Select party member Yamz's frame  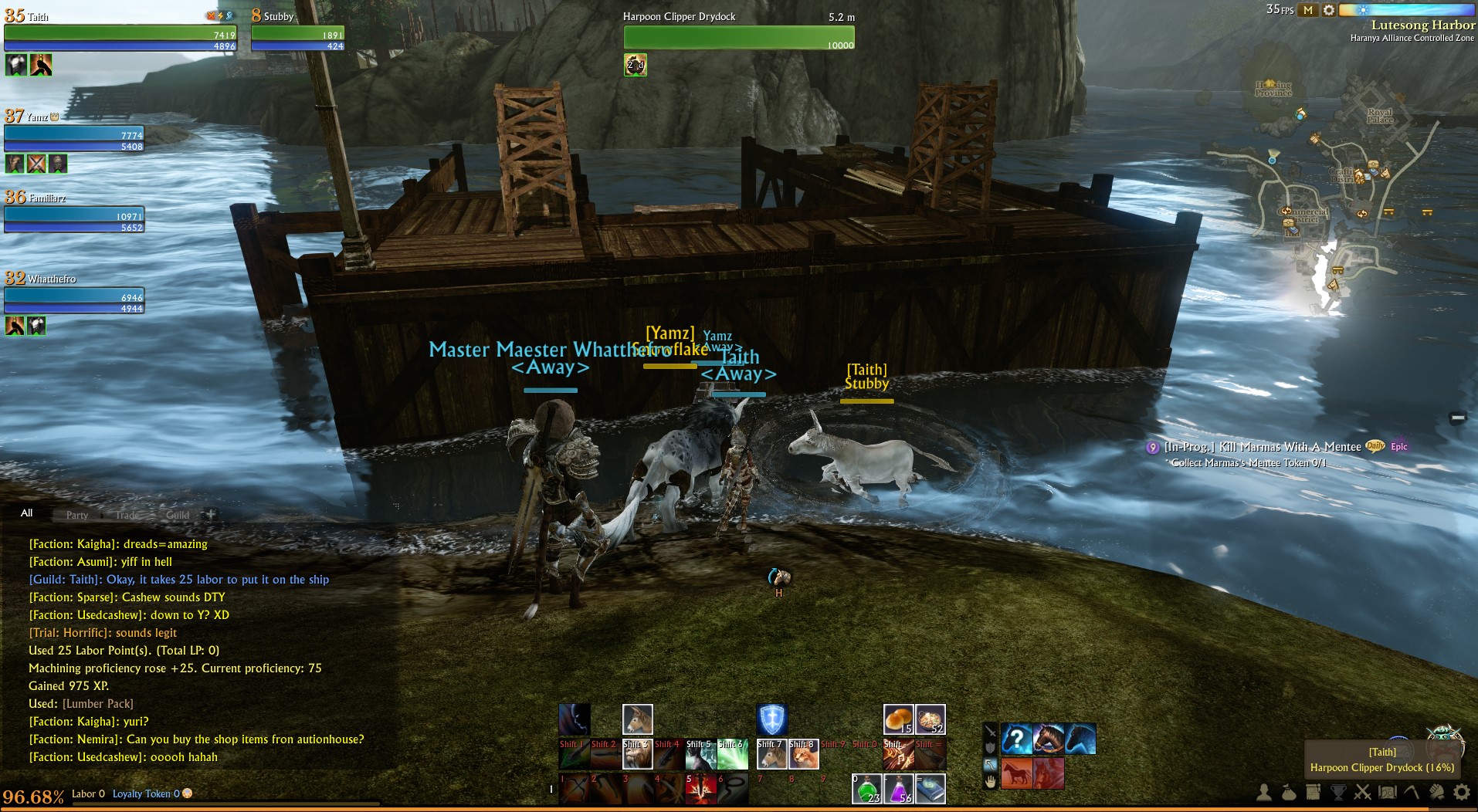[74, 139]
